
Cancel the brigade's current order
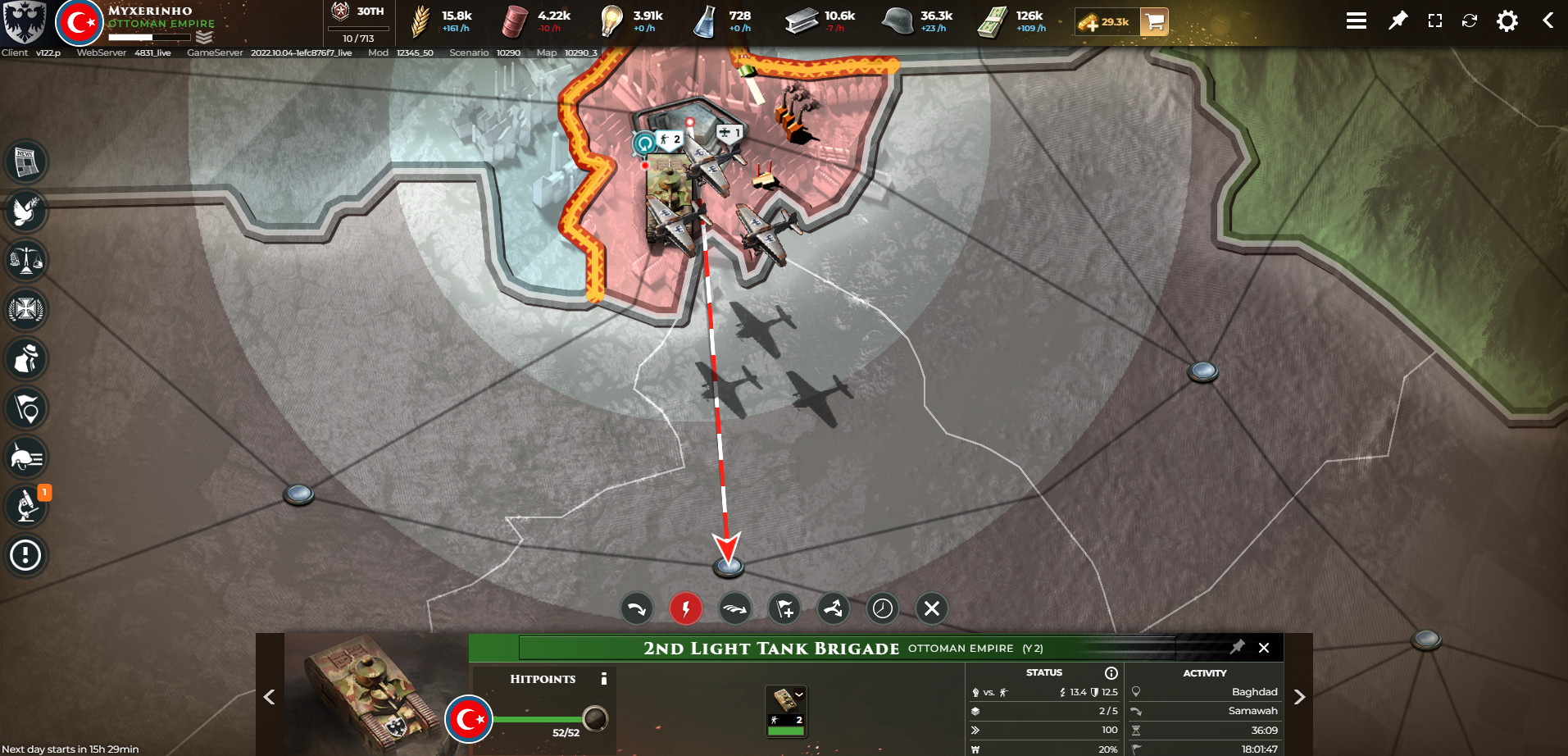931,608
